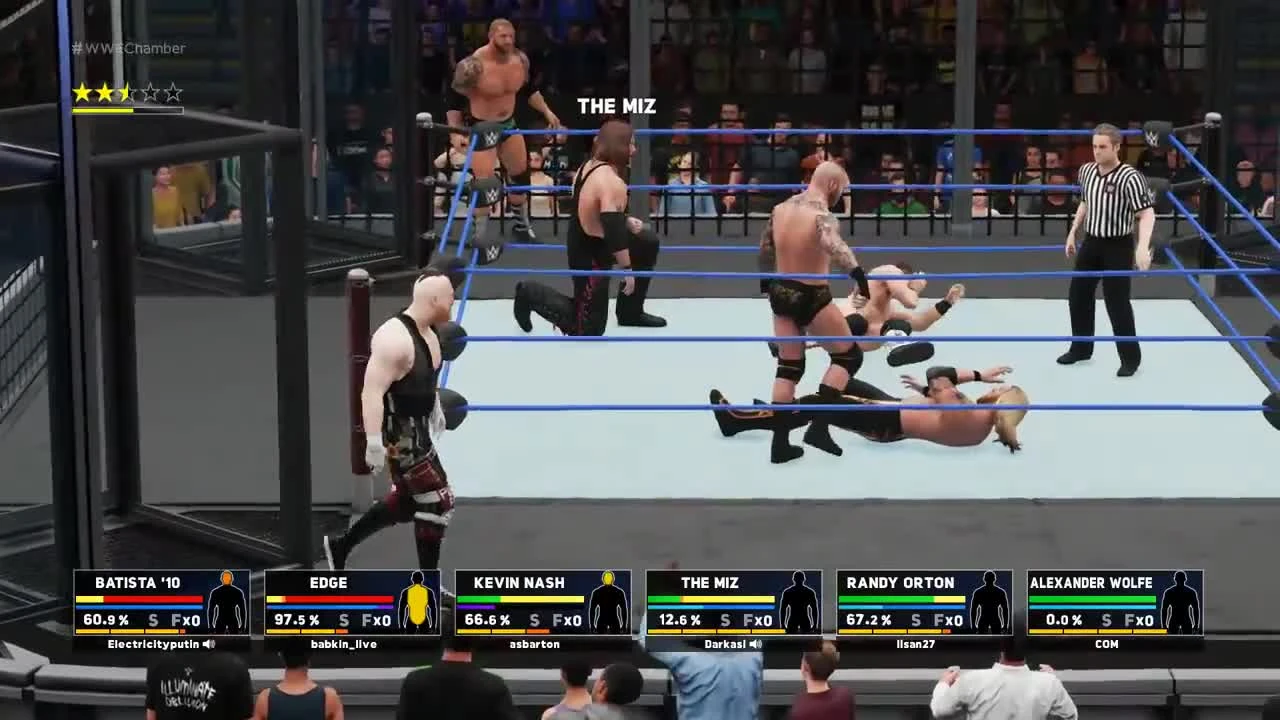Click the COM label under Alexander Wolfe

[x=1106, y=645]
